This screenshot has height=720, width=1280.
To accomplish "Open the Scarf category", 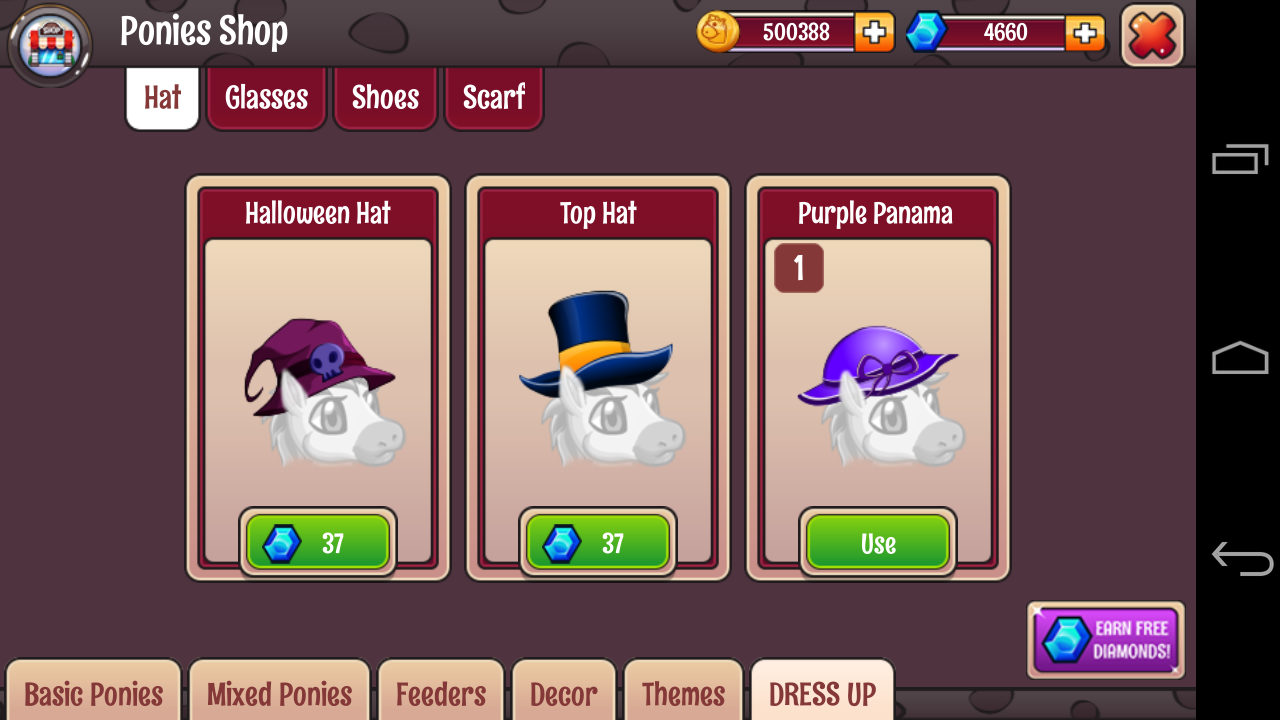I will click(x=493, y=97).
